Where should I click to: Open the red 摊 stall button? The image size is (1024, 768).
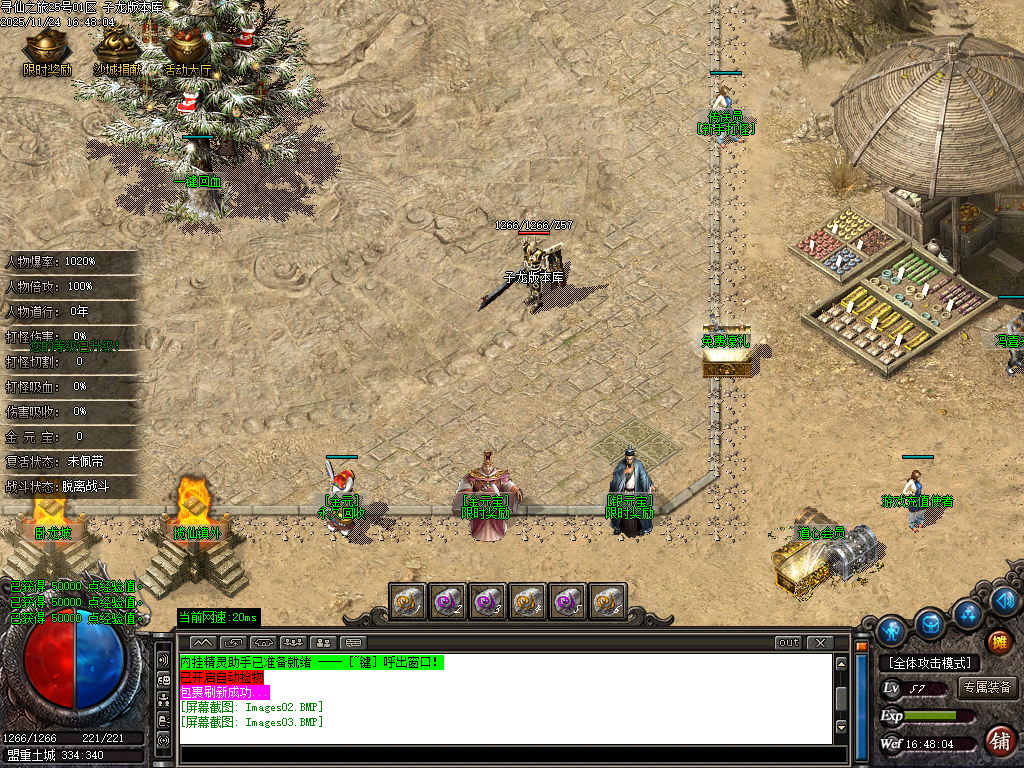998,641
